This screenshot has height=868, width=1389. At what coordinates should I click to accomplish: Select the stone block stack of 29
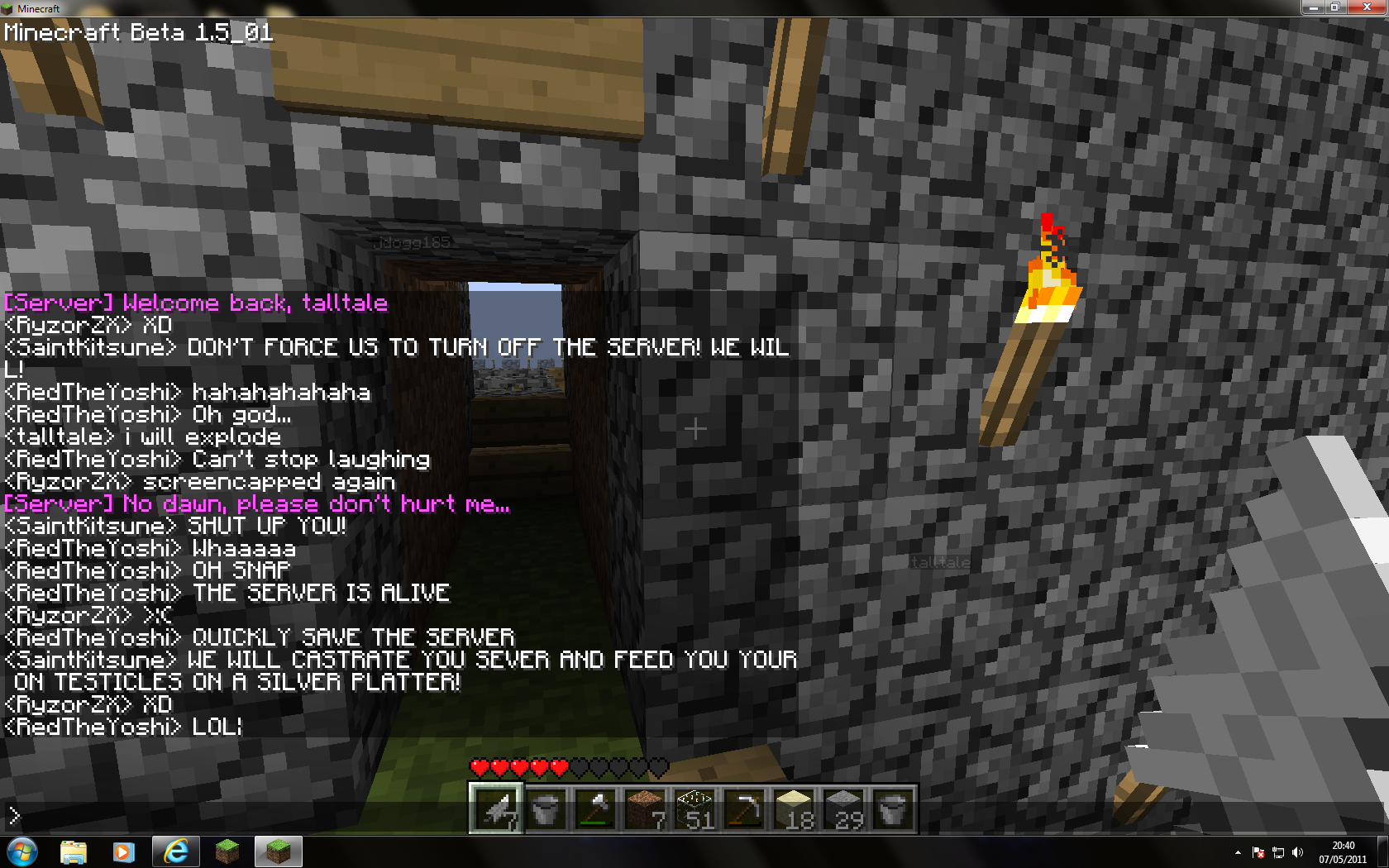click(x=843, y=808)
